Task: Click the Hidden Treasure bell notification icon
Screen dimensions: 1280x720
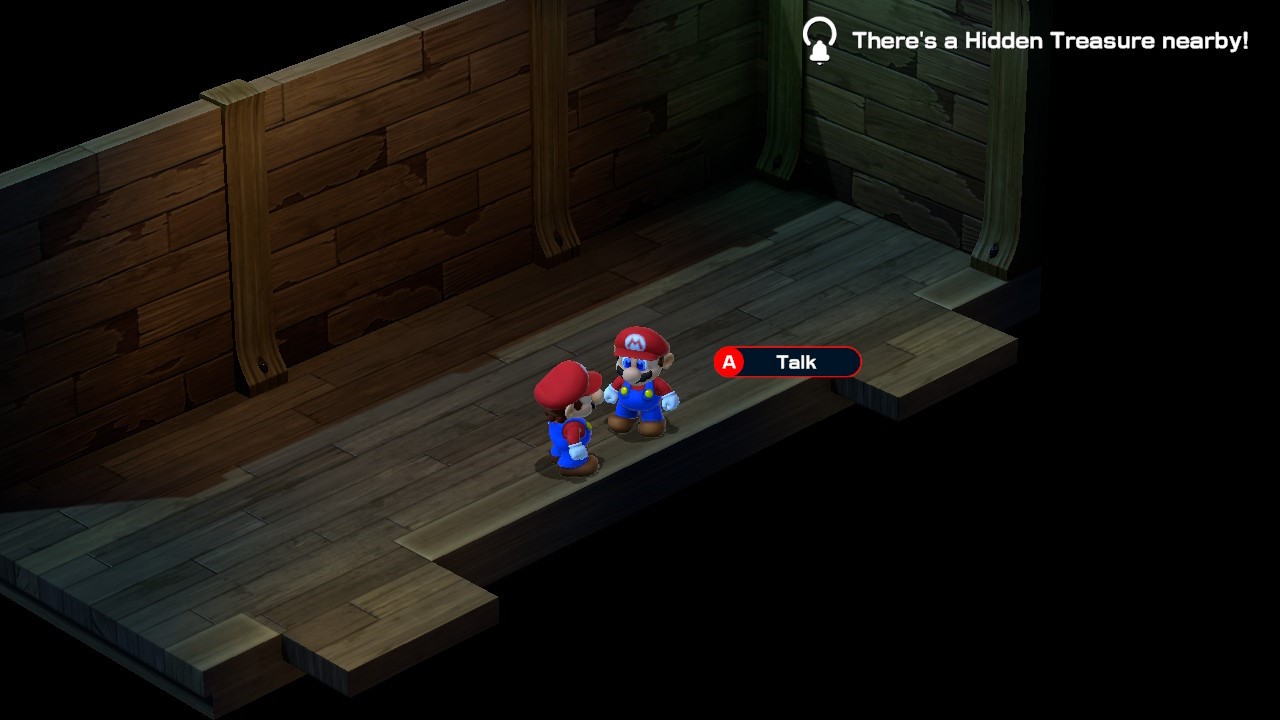Action: click(819, 41)
